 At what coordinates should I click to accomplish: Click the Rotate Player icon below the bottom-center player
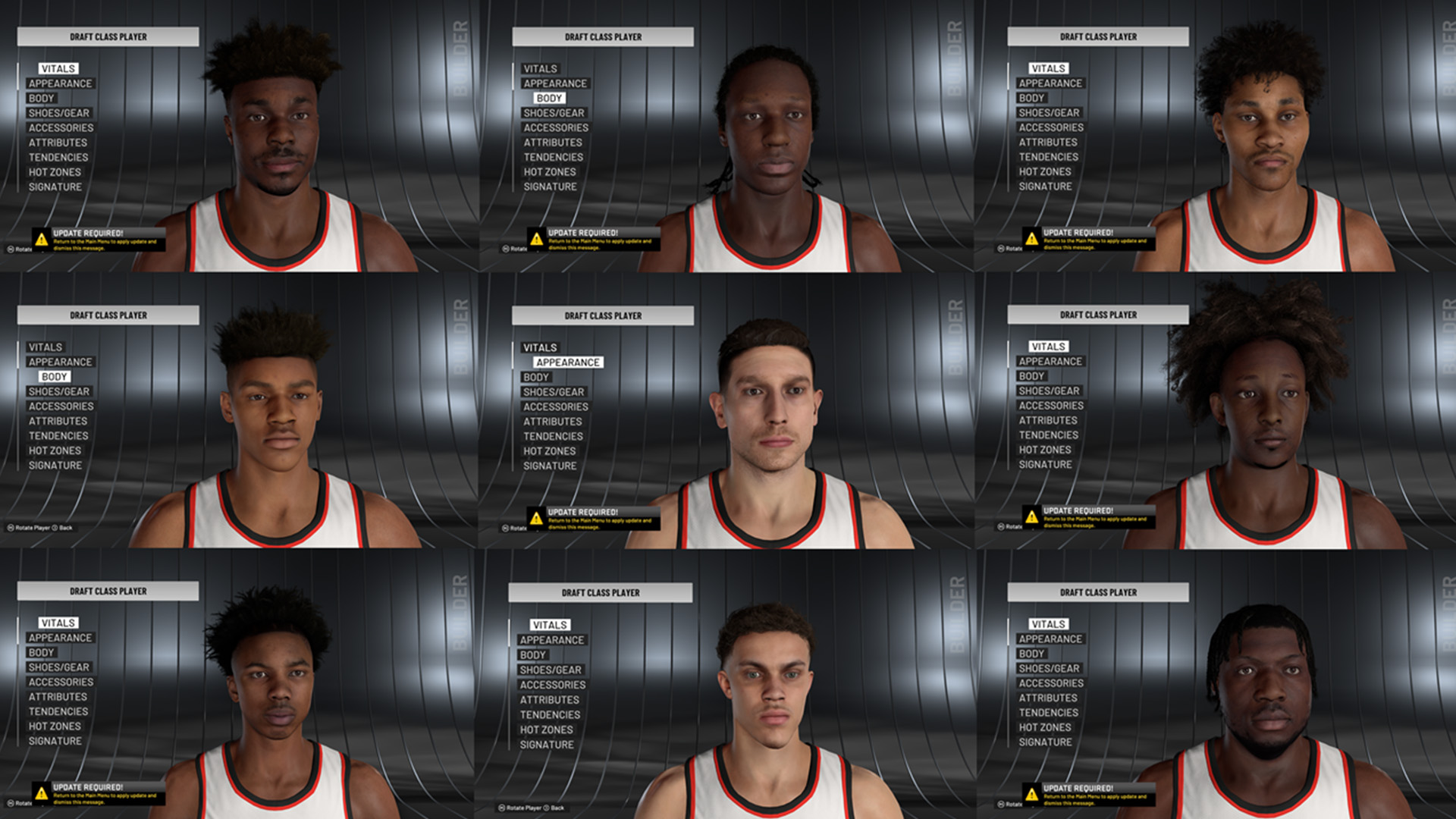pyautogui.click(x=500, y=808)
